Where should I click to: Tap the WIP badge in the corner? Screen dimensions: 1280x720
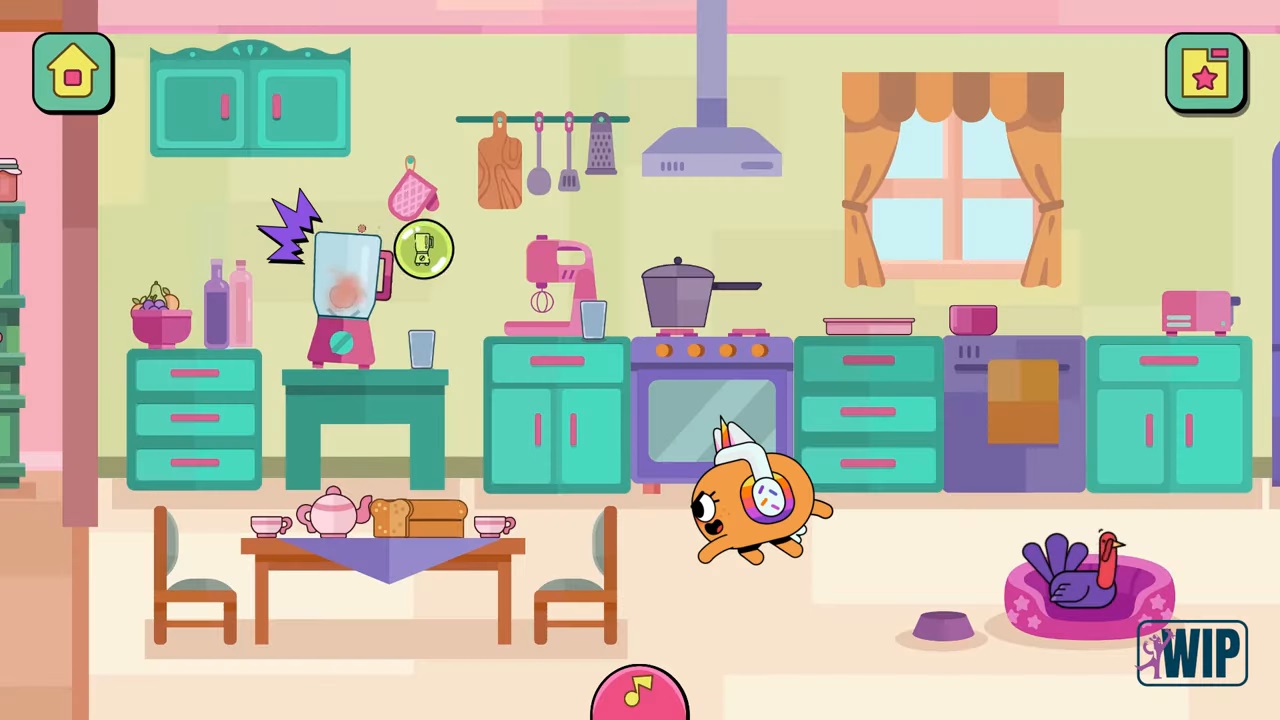(x=1192, y=652)
